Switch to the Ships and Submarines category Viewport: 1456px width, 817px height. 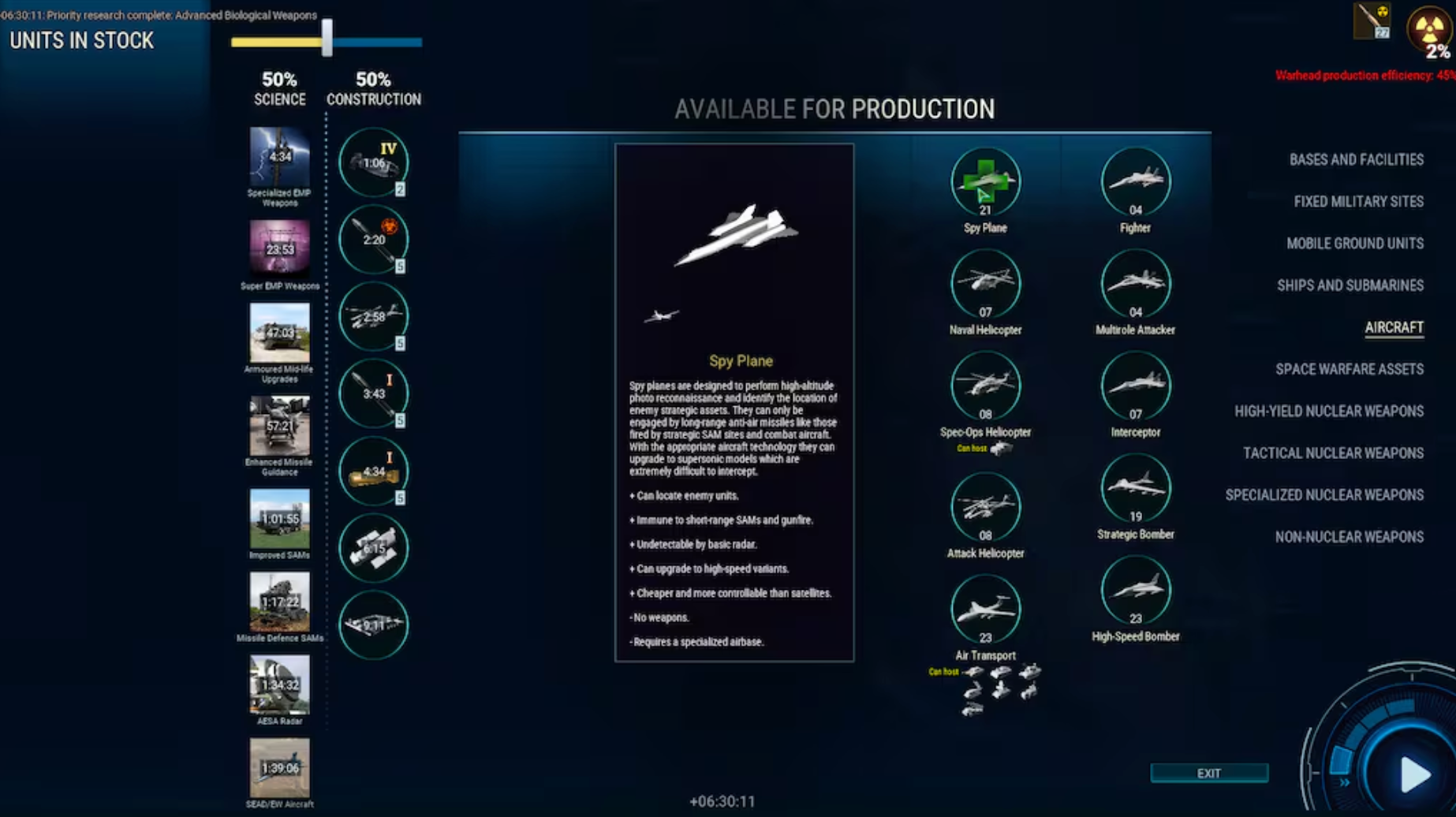click(x=1350, y=285)
